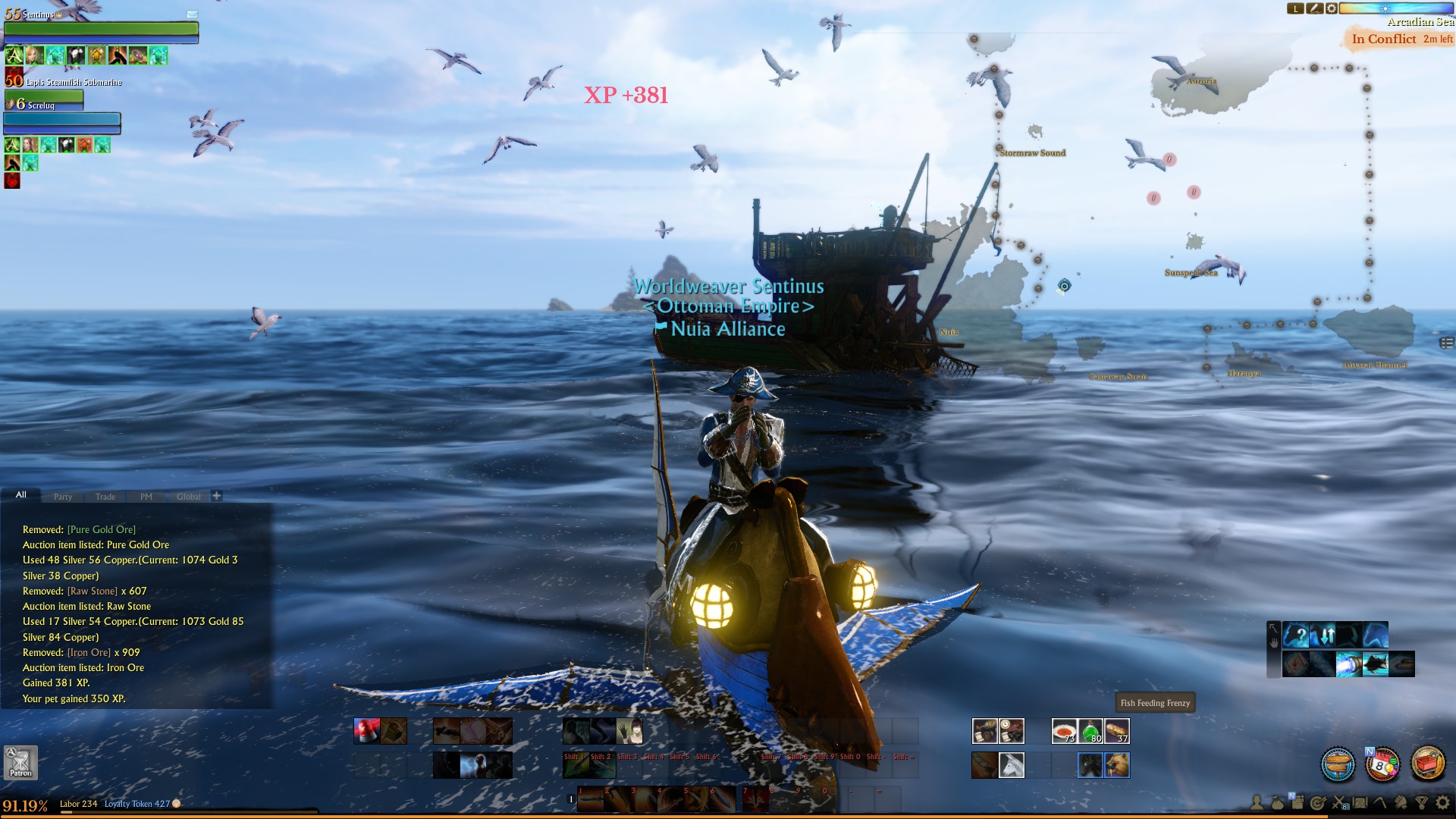Open the bullseye quest tracker icon
Image resolution: width=1456 pixels, height=819 pixels.
pyautogui.click(x=1318, y=803)
